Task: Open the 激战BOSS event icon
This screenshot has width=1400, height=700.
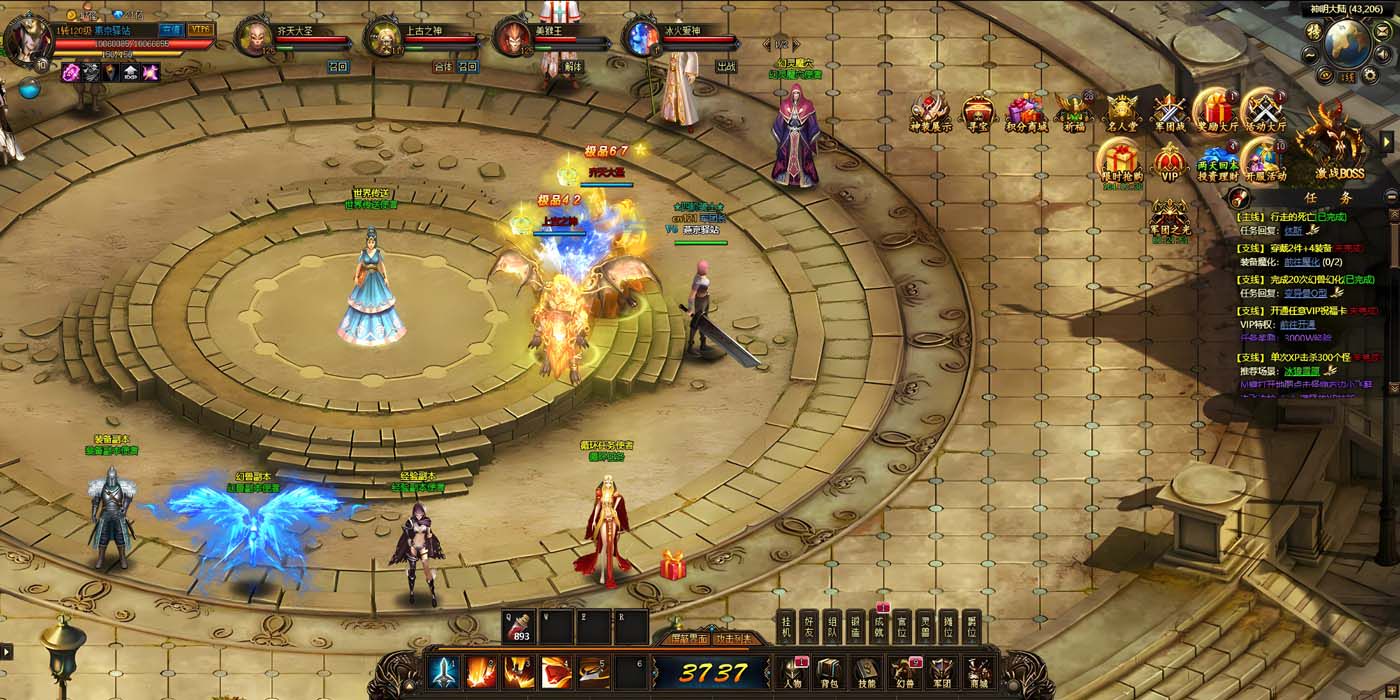Action: (x=1331, y=143)
